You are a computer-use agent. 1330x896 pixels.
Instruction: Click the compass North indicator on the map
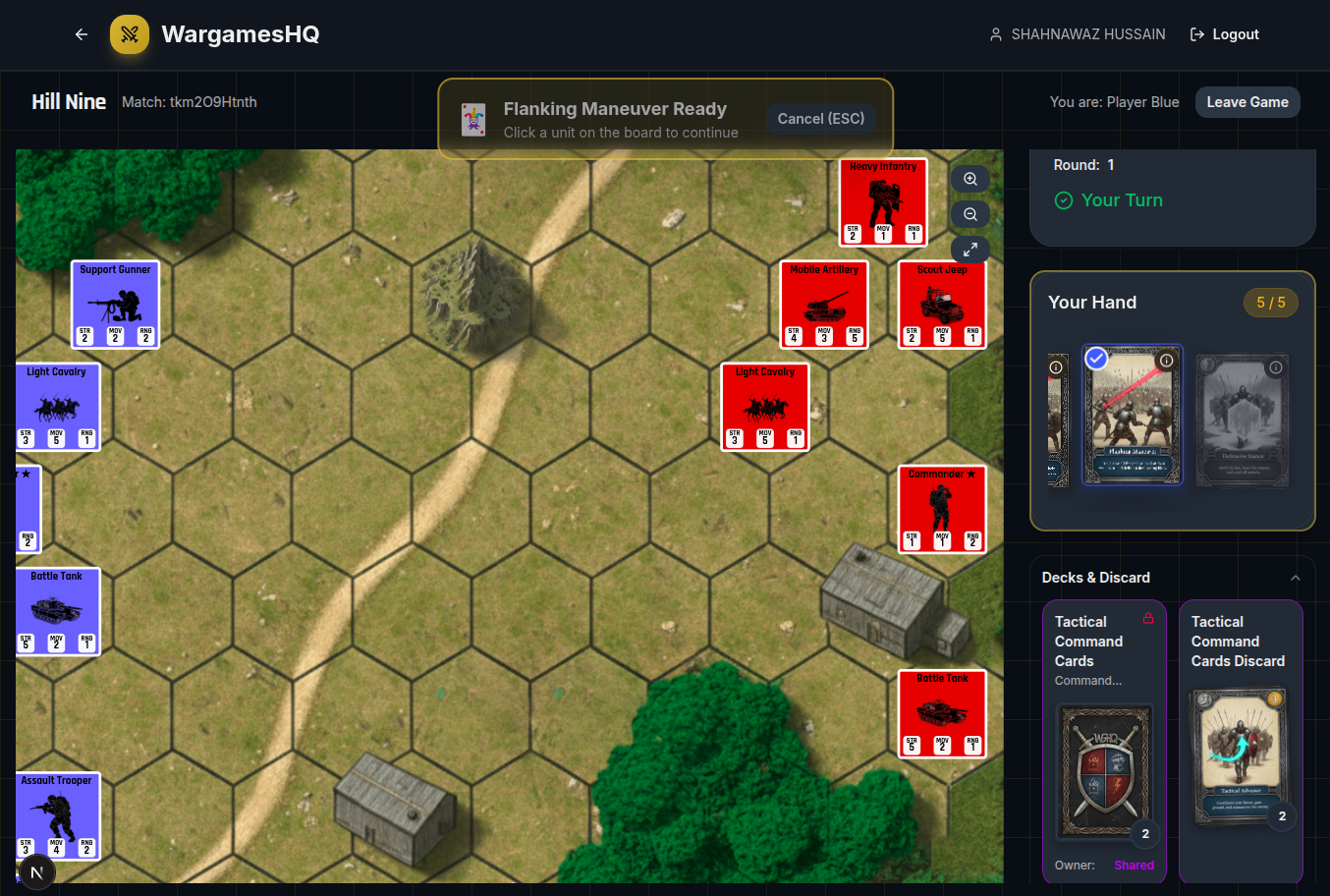click(x=37, y=872)
